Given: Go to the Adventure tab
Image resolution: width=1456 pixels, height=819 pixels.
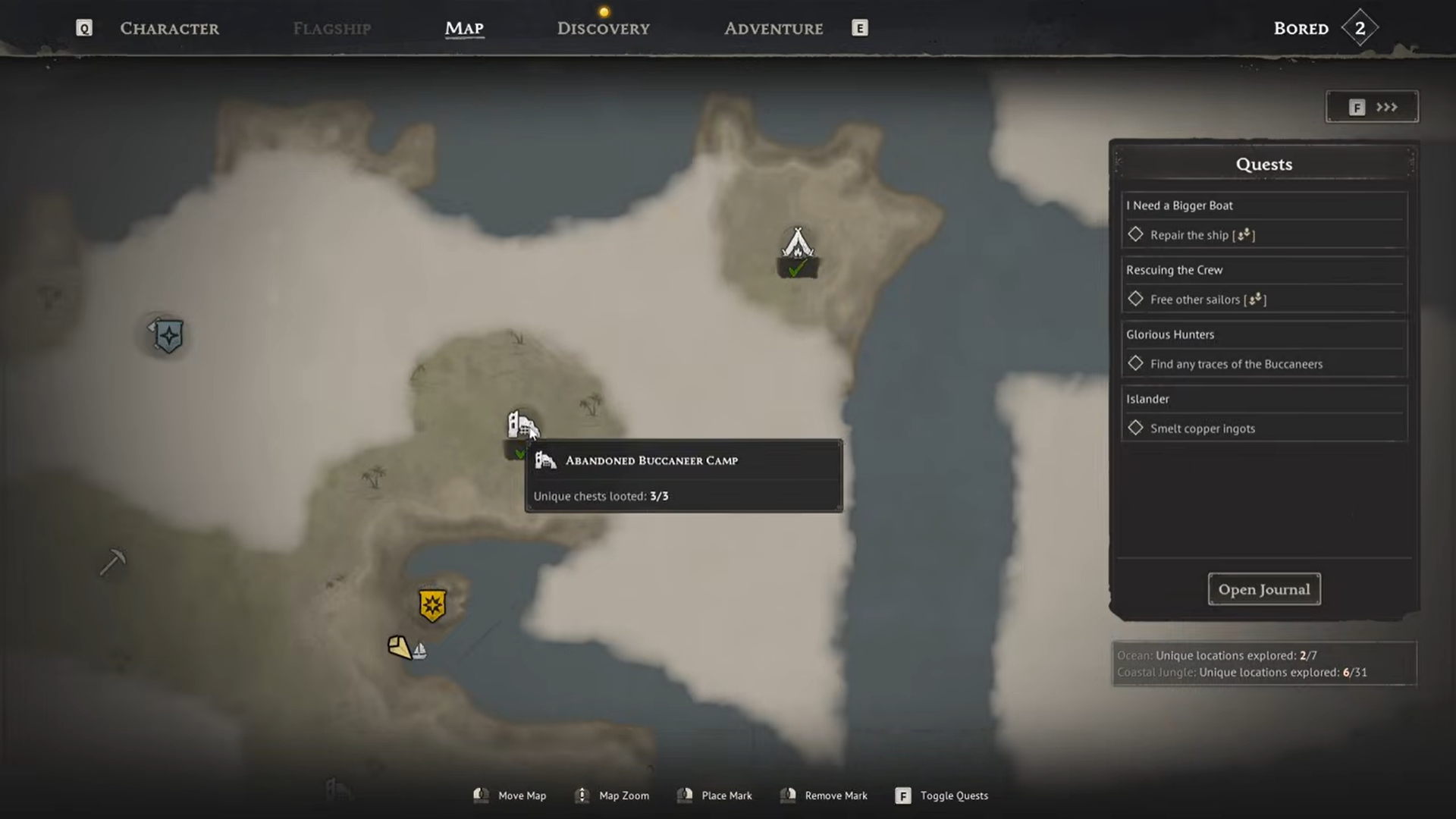Looking at the screenshot, I should coord(773,29).
